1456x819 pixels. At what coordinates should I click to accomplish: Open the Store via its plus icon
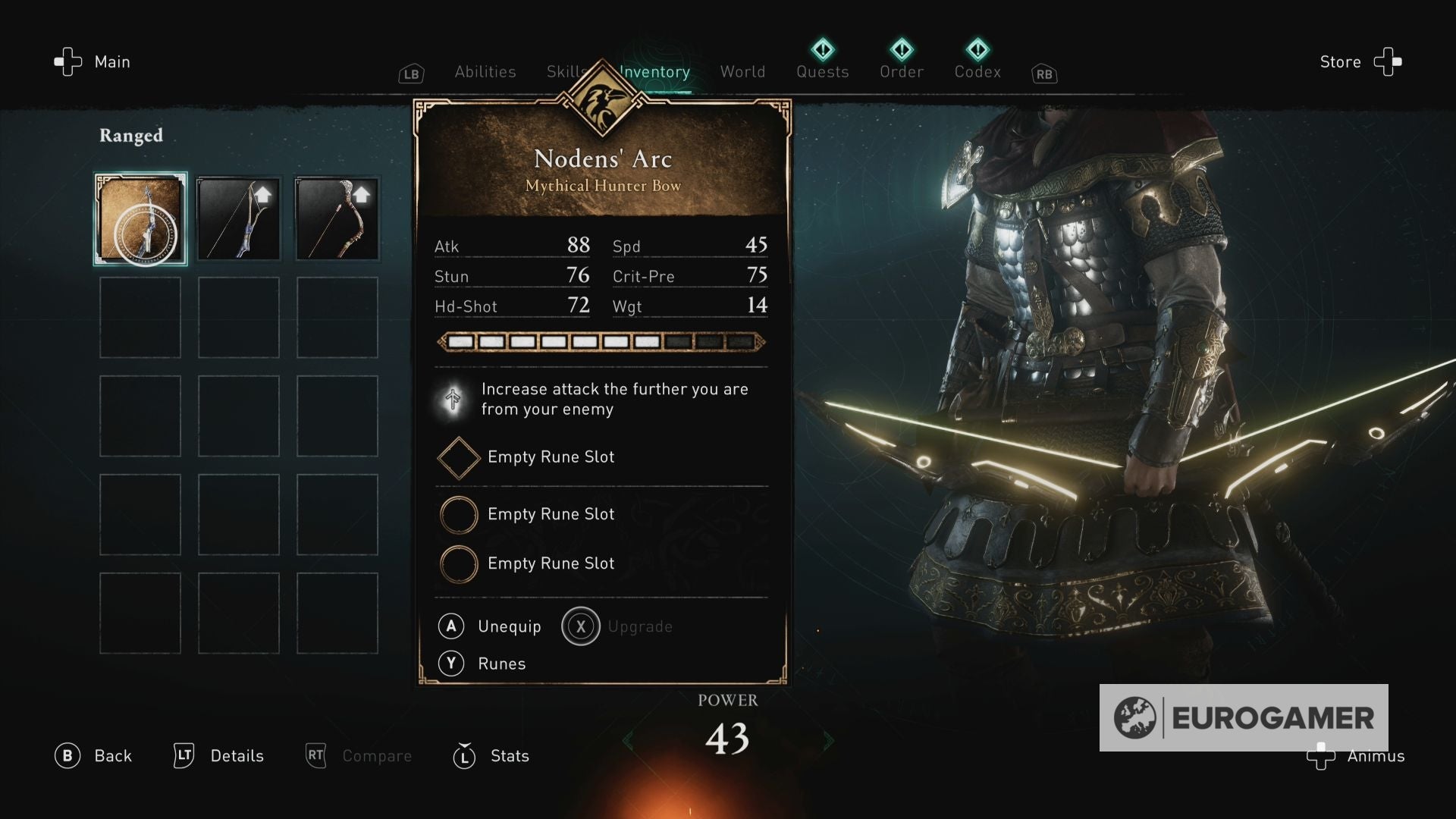click(1389, 62)
